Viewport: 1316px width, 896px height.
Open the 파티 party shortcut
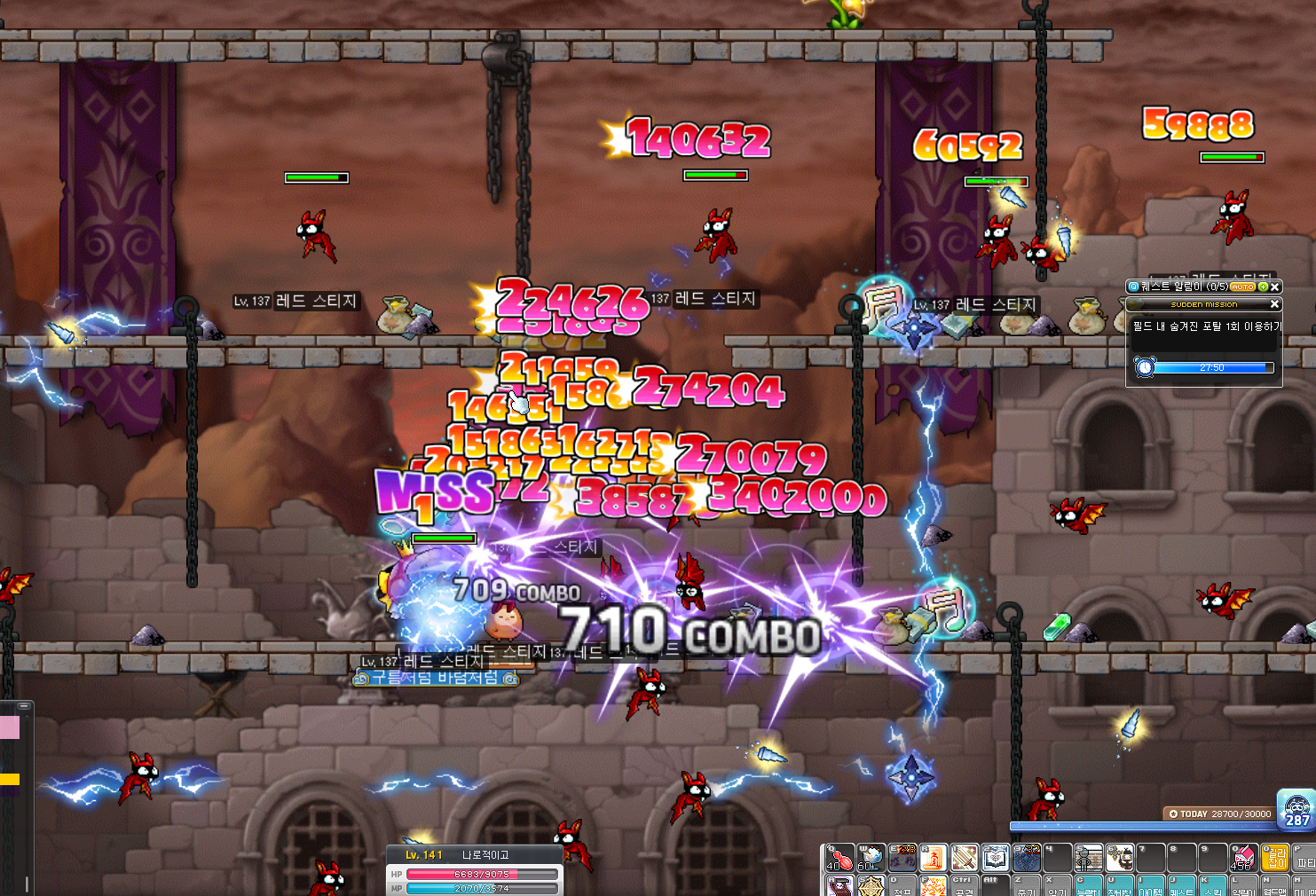[x=1304, y=857]
